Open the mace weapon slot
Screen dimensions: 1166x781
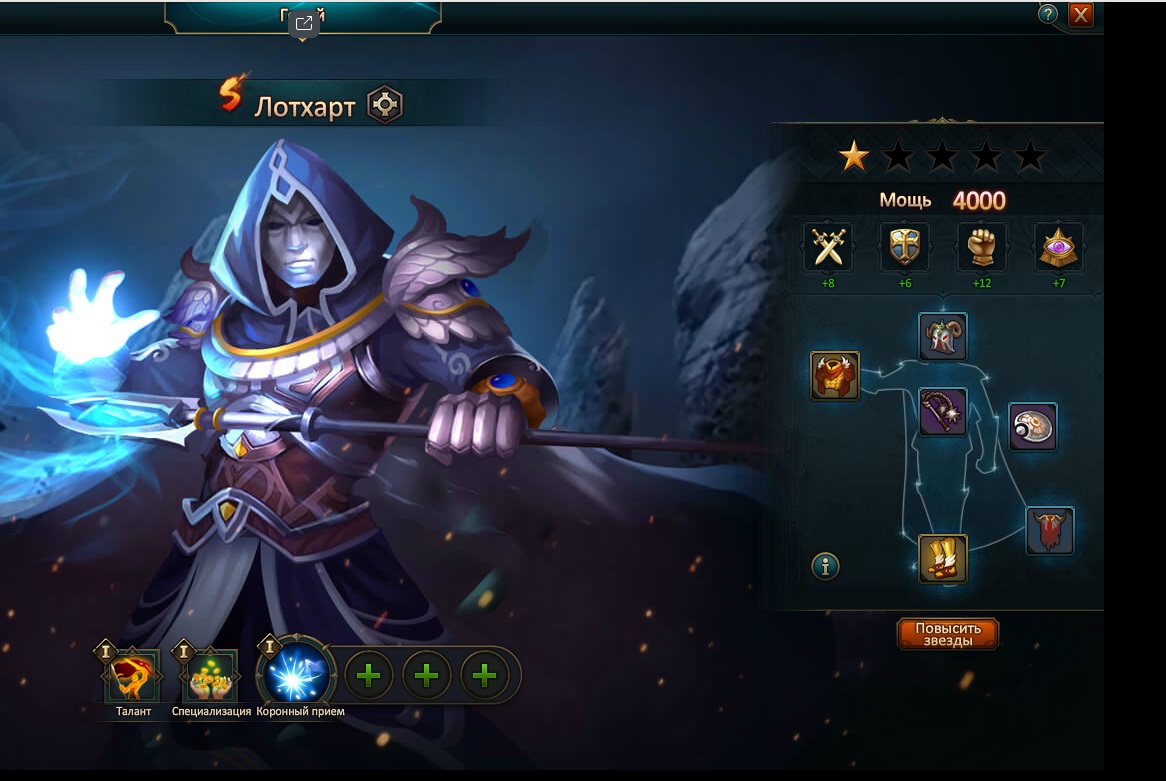(943, 411)
